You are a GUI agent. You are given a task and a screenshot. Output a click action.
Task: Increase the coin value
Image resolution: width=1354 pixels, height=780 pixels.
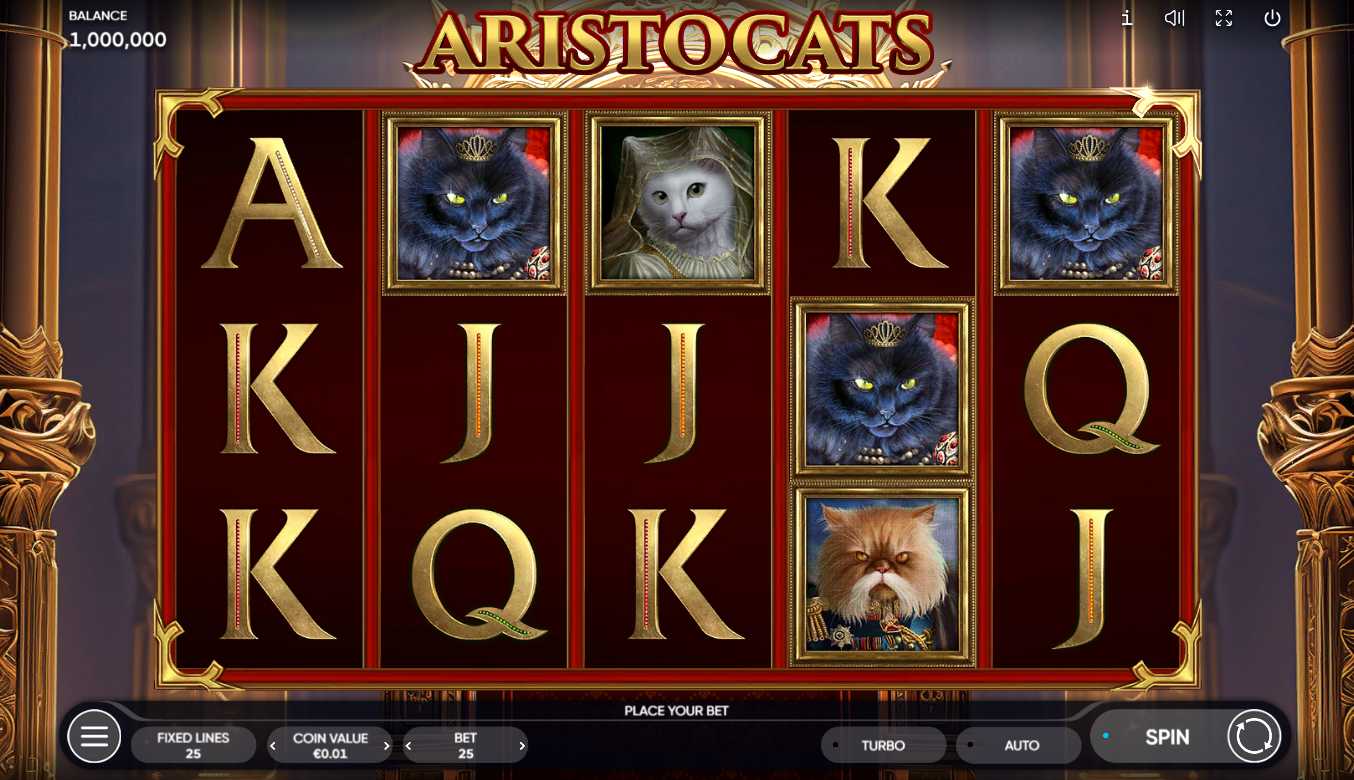387,746
